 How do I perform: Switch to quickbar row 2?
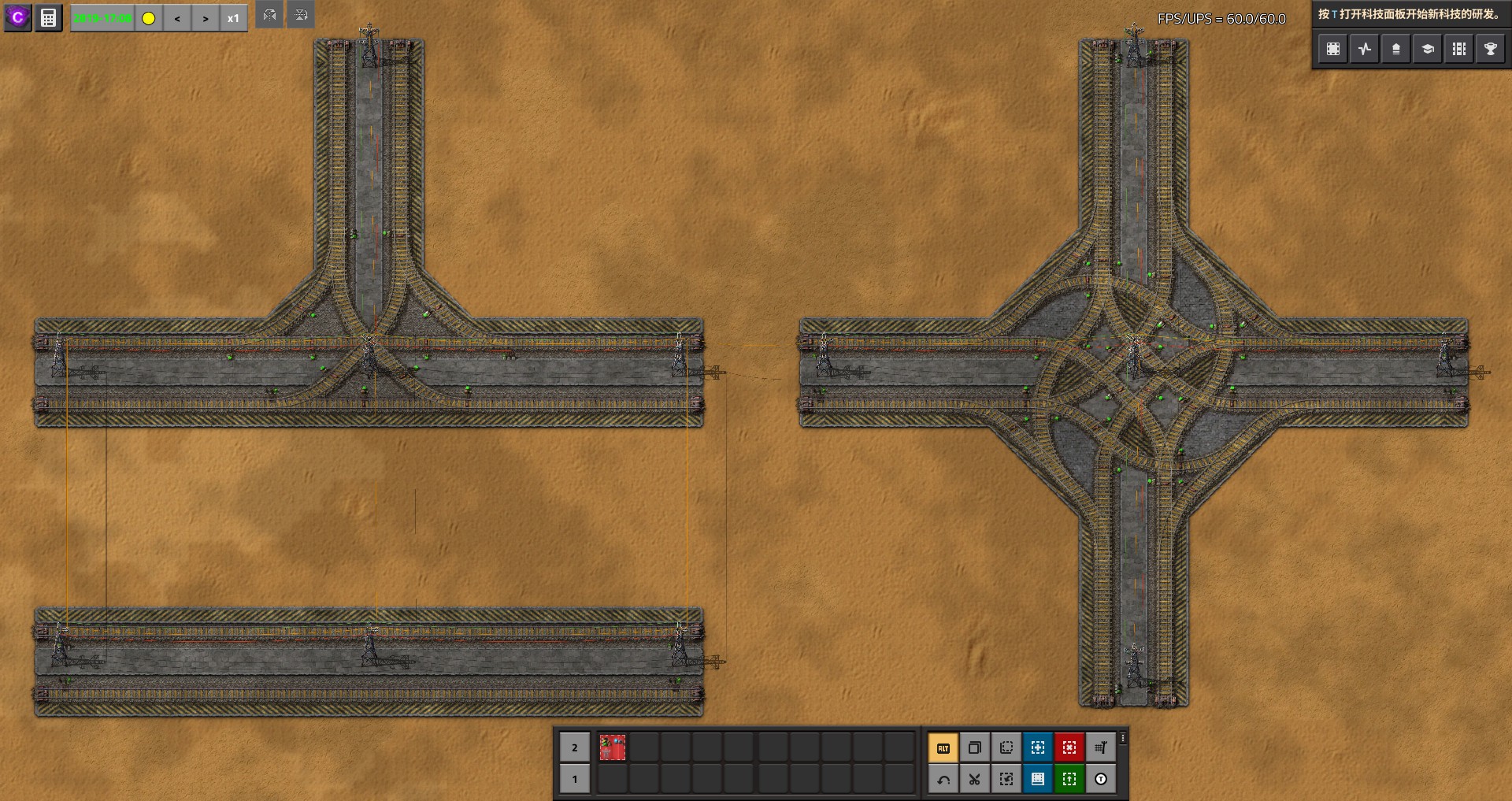tap(575, 747)
